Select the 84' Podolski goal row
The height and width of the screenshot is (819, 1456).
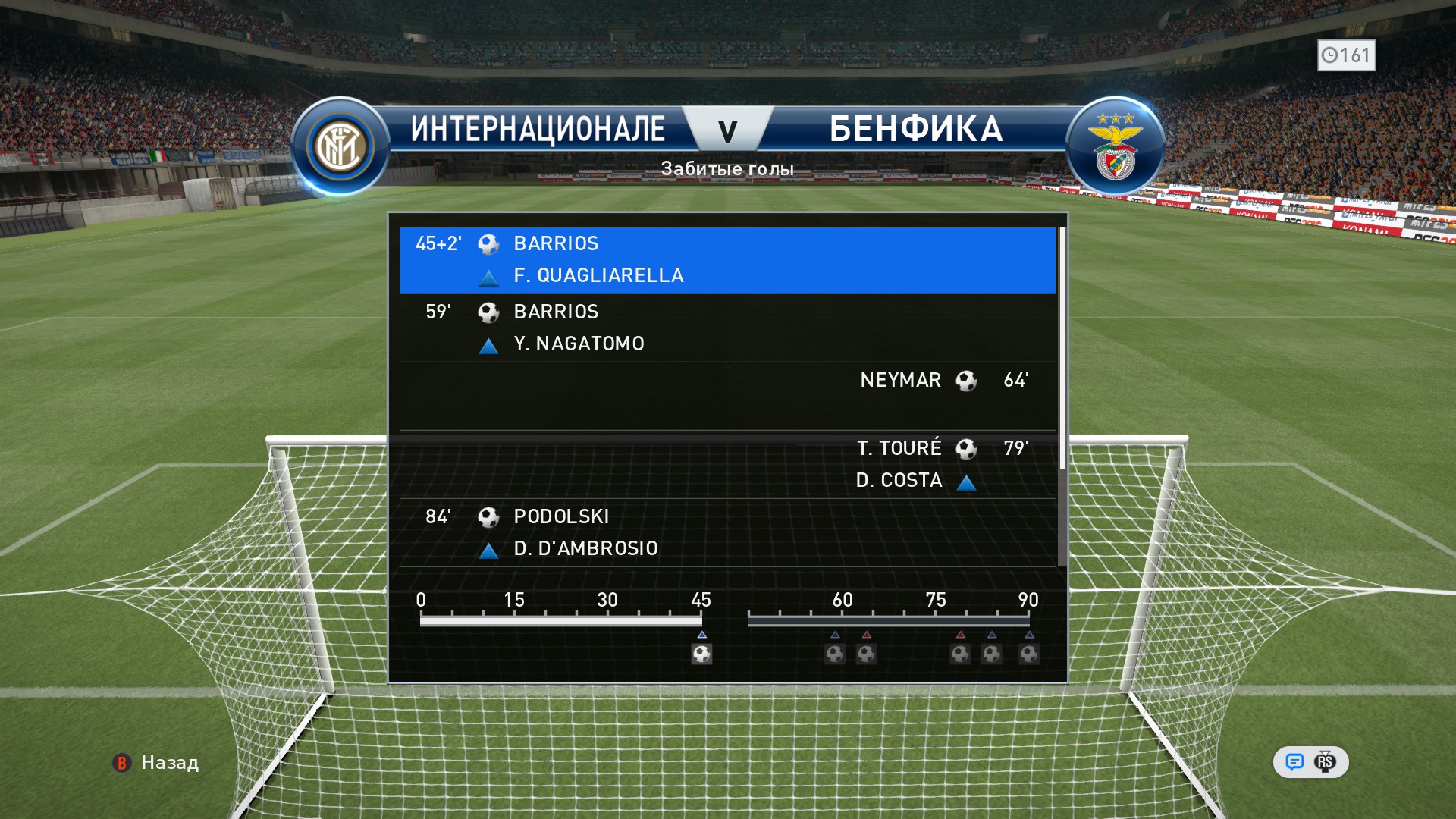pyautogui.click(x=726, y=532)
